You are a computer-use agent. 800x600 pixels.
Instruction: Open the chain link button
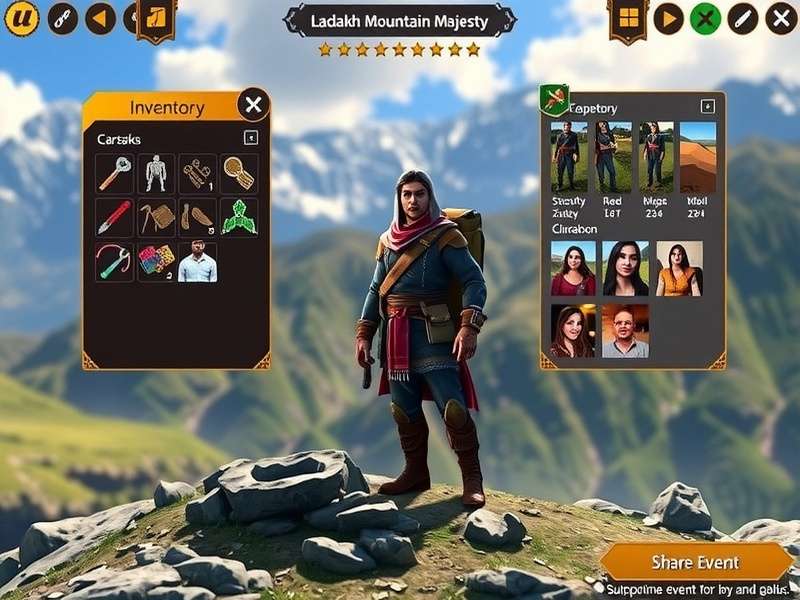(x=63, y=18)
